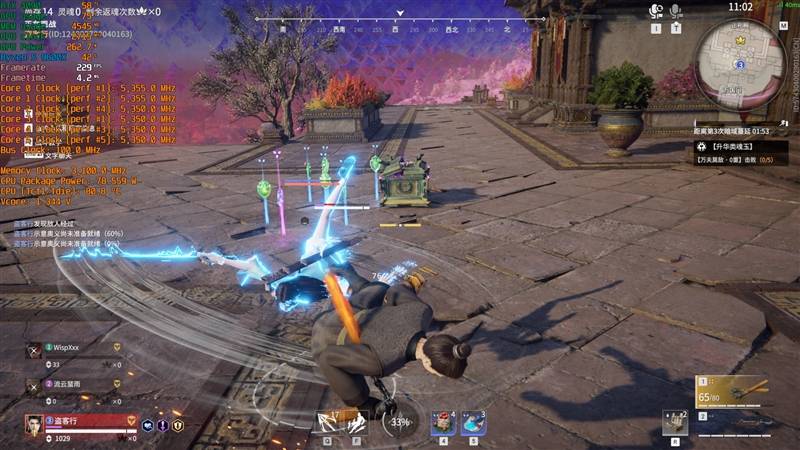Toggle the voice chat speaker icon
The height and width of the screenshot is (450, 800).
tap(656, 11)
